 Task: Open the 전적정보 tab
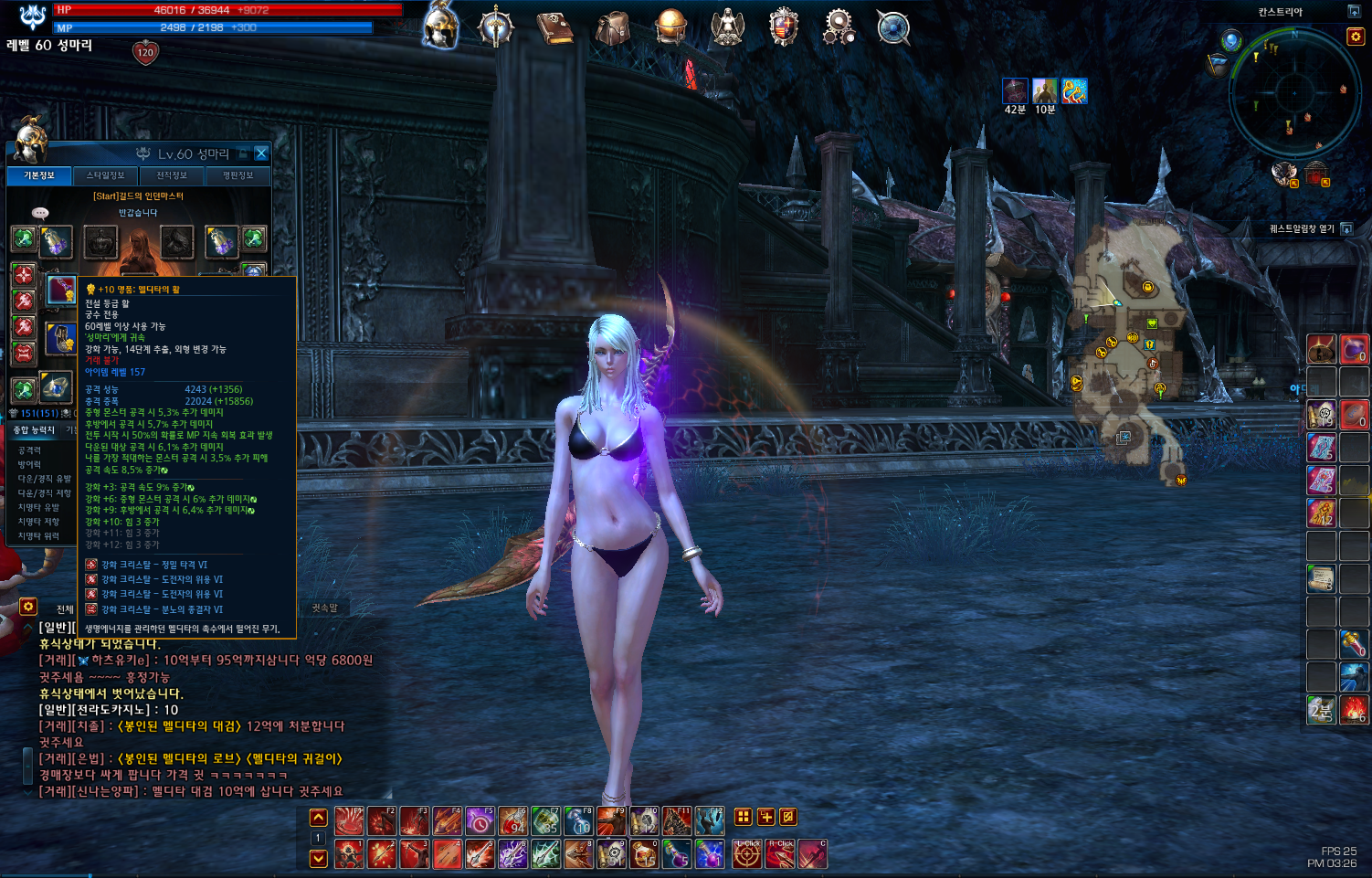click(x=172, y=175)
